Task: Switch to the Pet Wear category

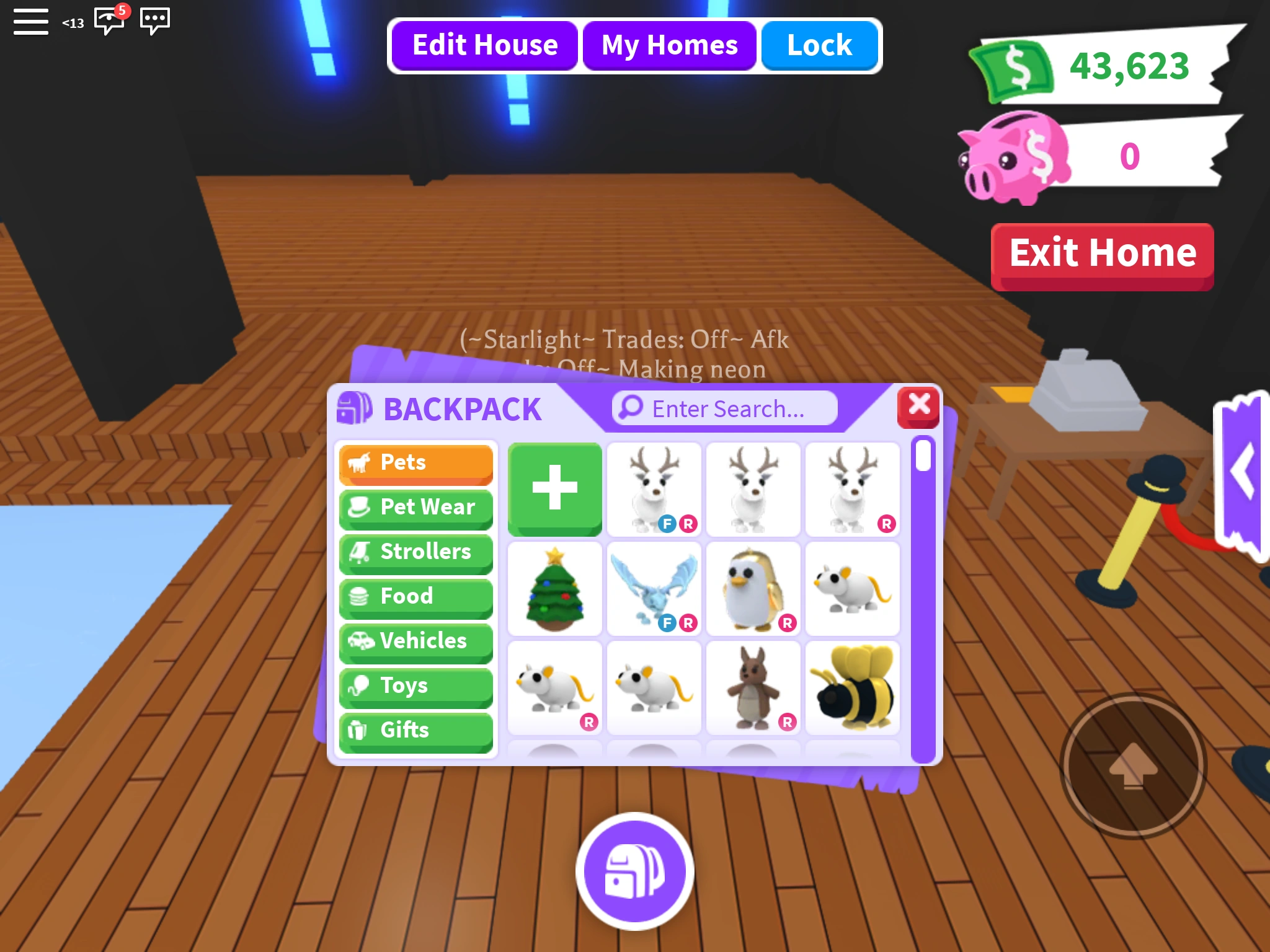Action: click(x=415, y=508)
